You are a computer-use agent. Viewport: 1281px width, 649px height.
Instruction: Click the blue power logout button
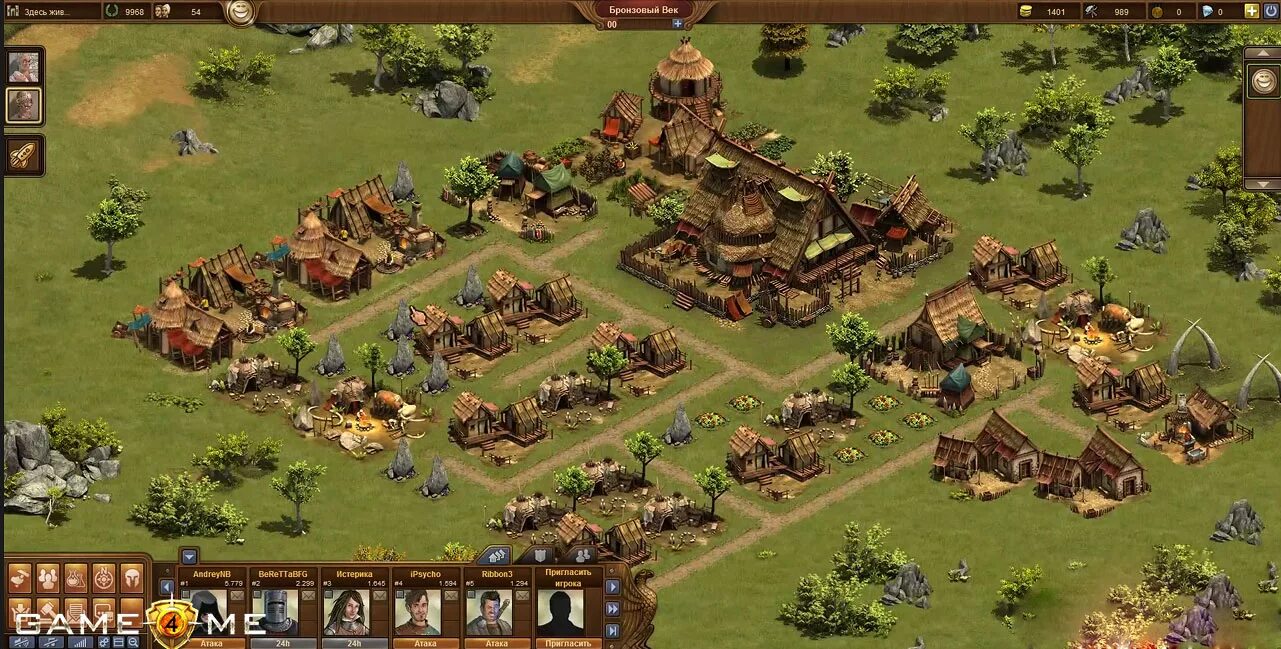click(1270, 11)
